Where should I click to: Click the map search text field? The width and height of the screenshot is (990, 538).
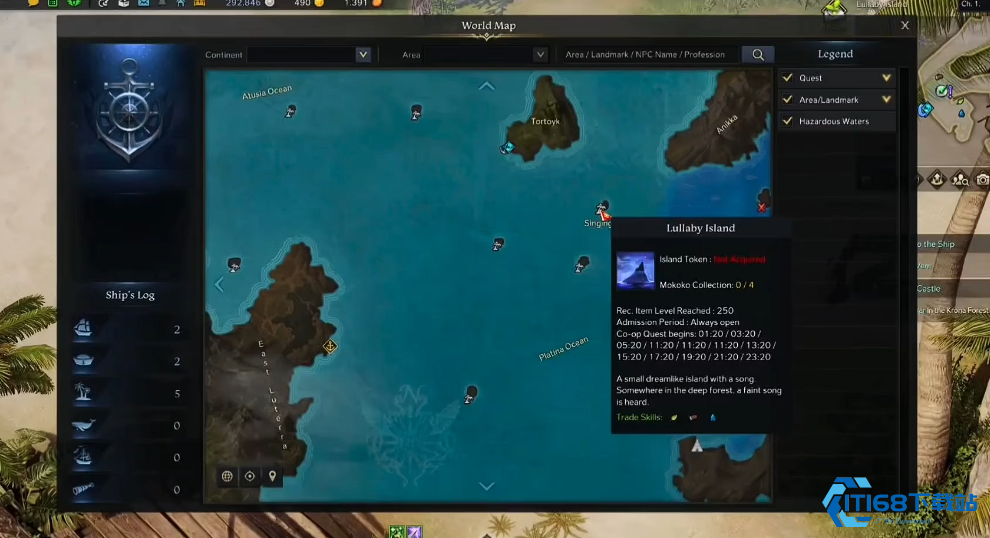pyautogui.click(x=650, y=55)
